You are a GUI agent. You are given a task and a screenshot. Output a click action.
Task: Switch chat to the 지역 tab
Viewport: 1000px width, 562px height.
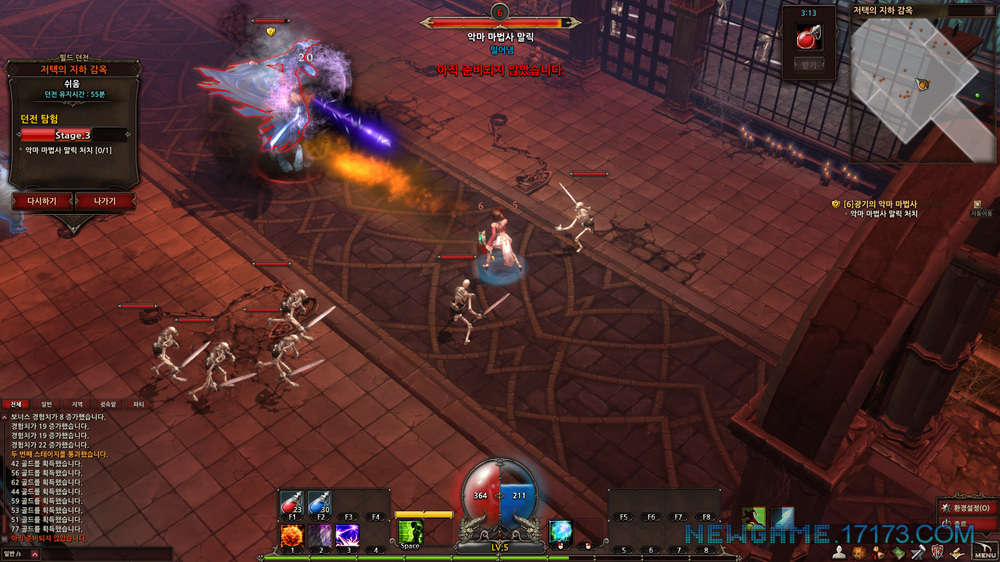(x=77, y=405)
